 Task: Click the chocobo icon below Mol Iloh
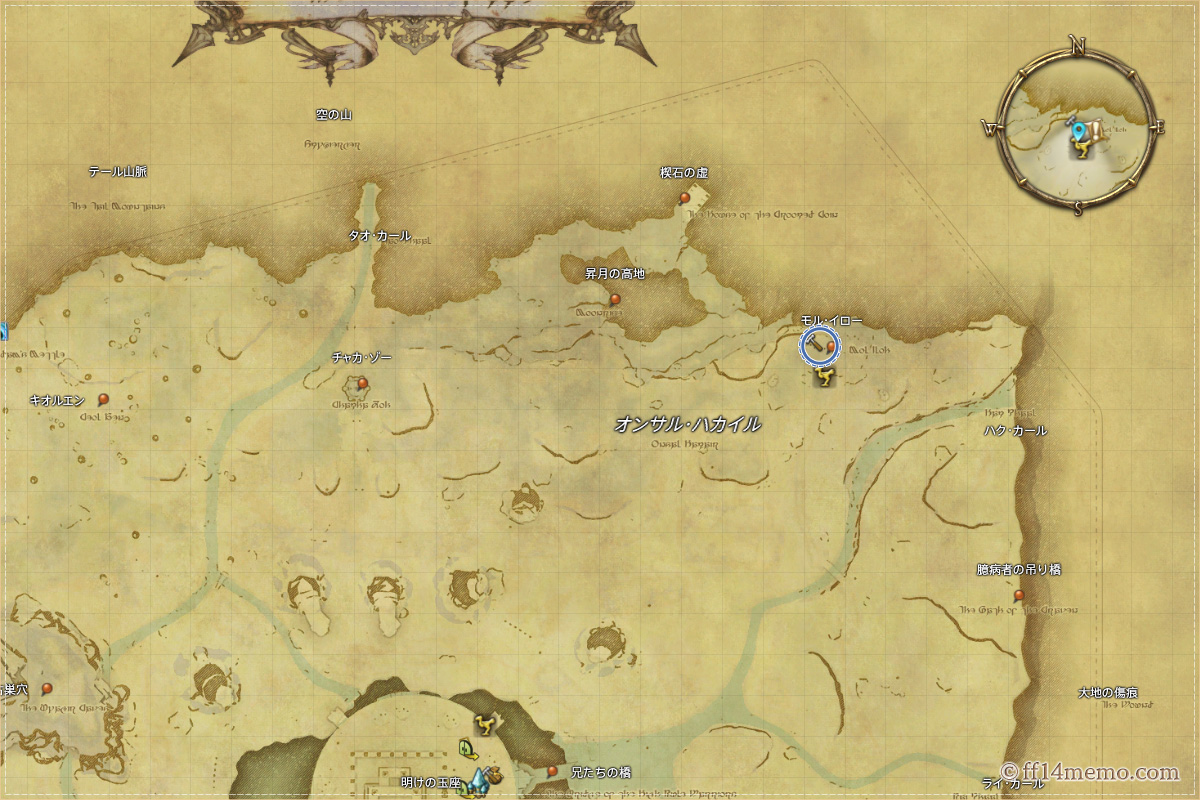(x=824, y=377)
